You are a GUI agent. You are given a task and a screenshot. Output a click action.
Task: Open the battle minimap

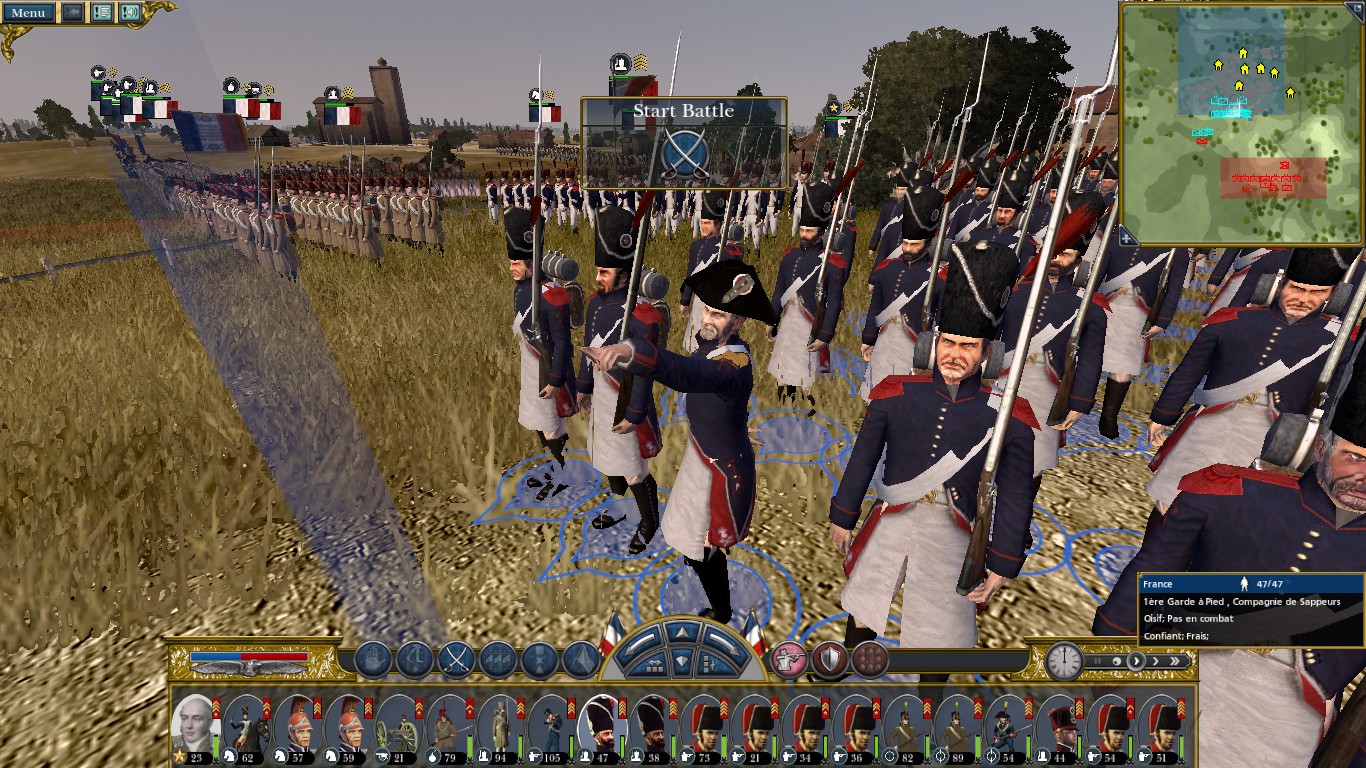[1240, 123]
